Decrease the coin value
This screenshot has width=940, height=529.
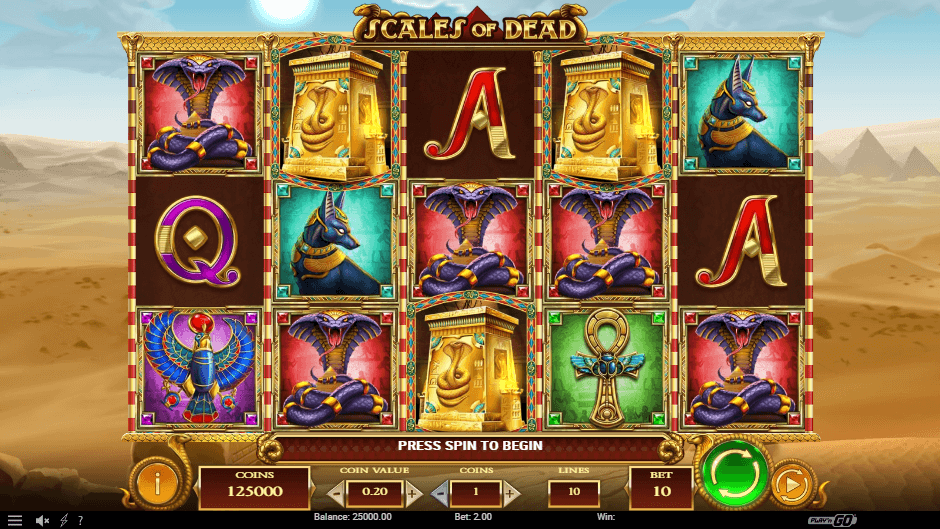(336, 493)
